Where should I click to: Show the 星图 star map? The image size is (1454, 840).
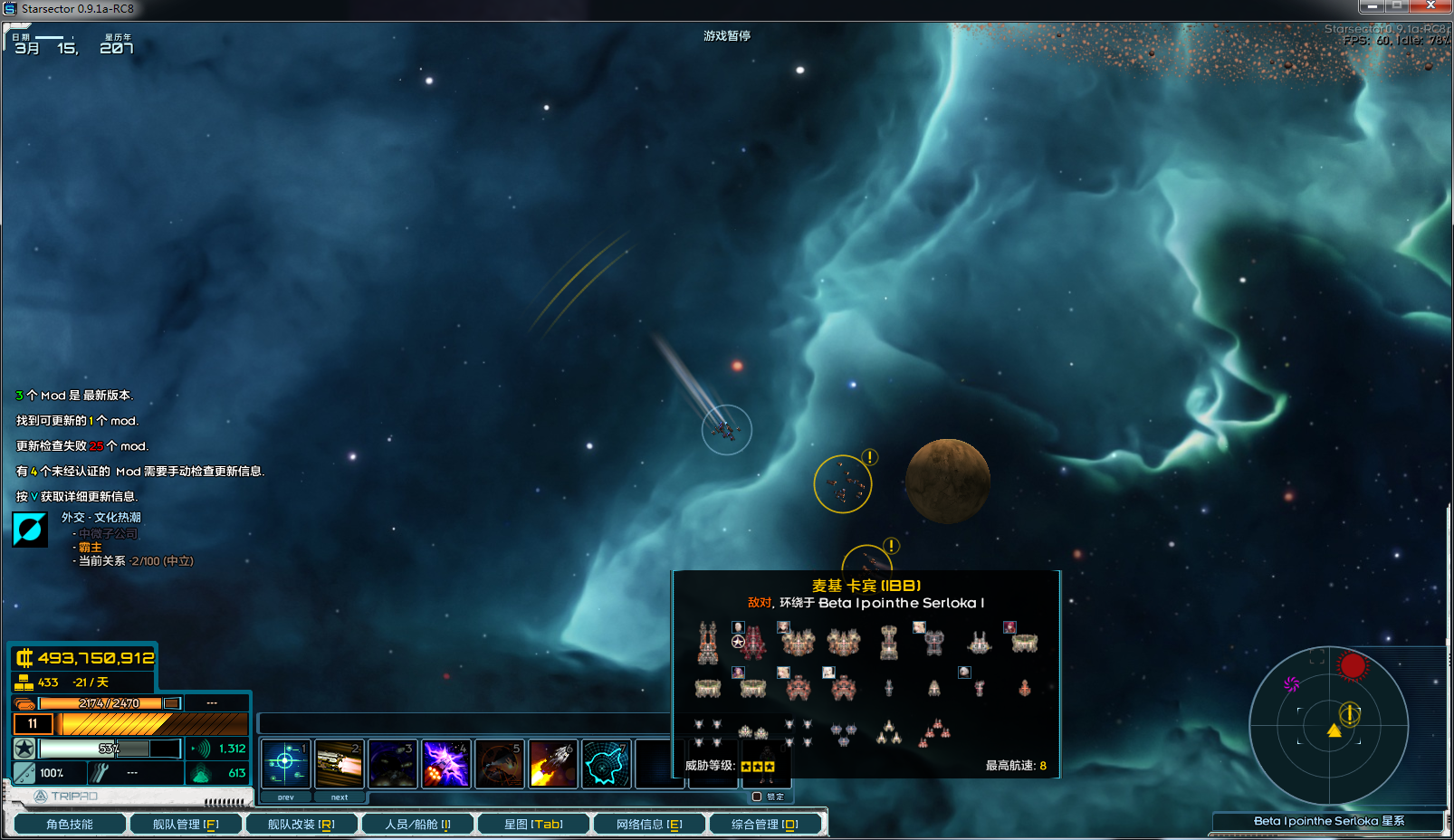pos(533,824)
